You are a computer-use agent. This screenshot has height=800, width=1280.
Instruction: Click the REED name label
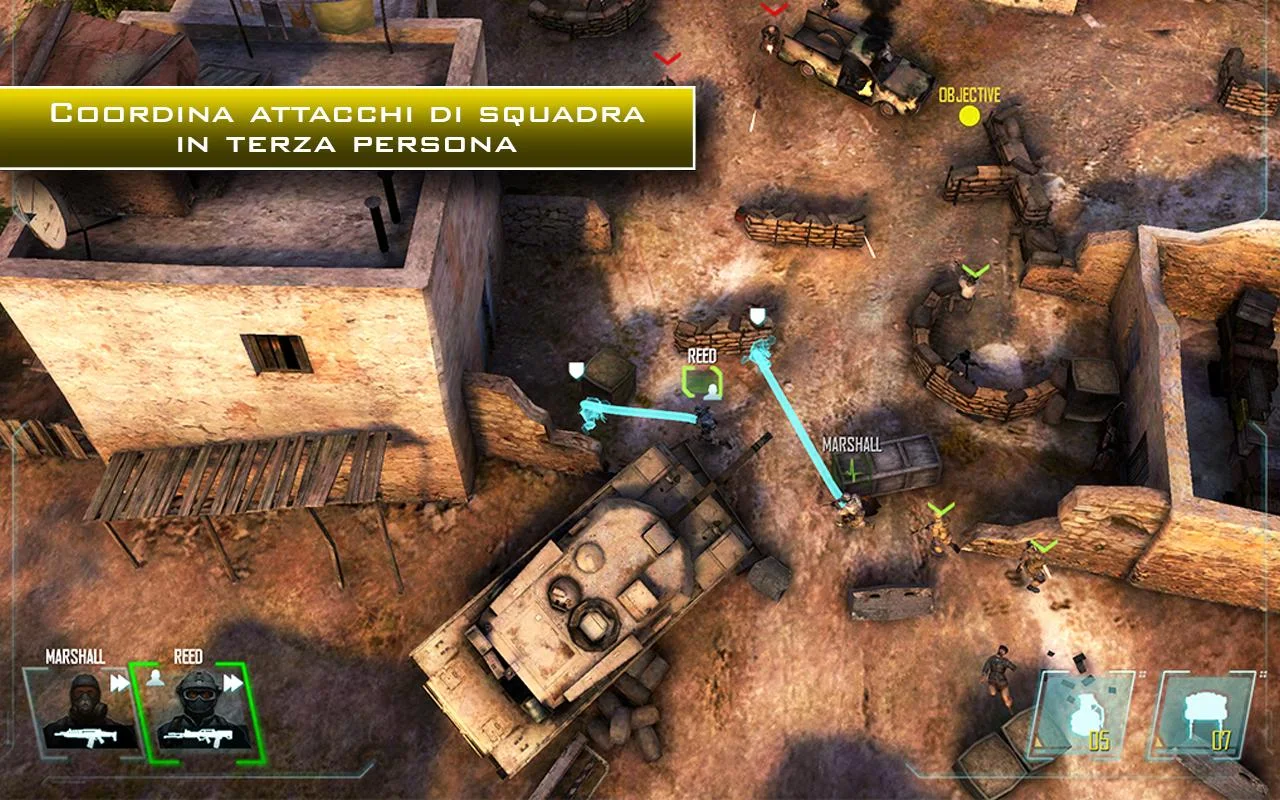pyautogui.click(x=701, y=353)
